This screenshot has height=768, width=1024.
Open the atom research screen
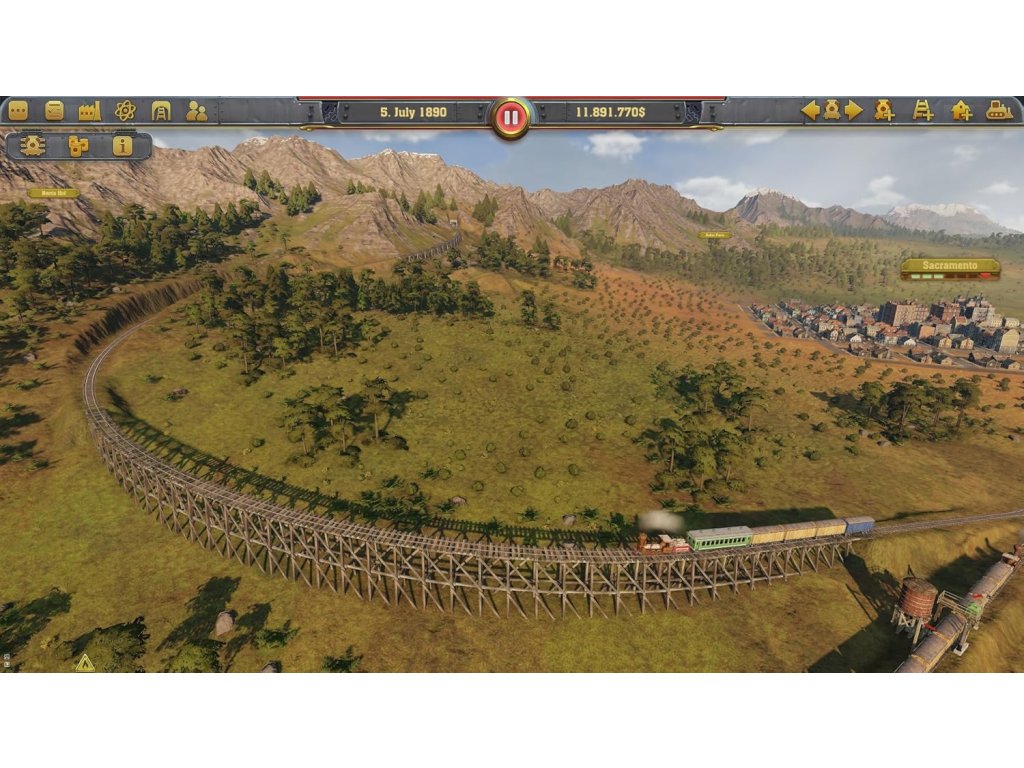pyautogui.click(x=125, y=111)
